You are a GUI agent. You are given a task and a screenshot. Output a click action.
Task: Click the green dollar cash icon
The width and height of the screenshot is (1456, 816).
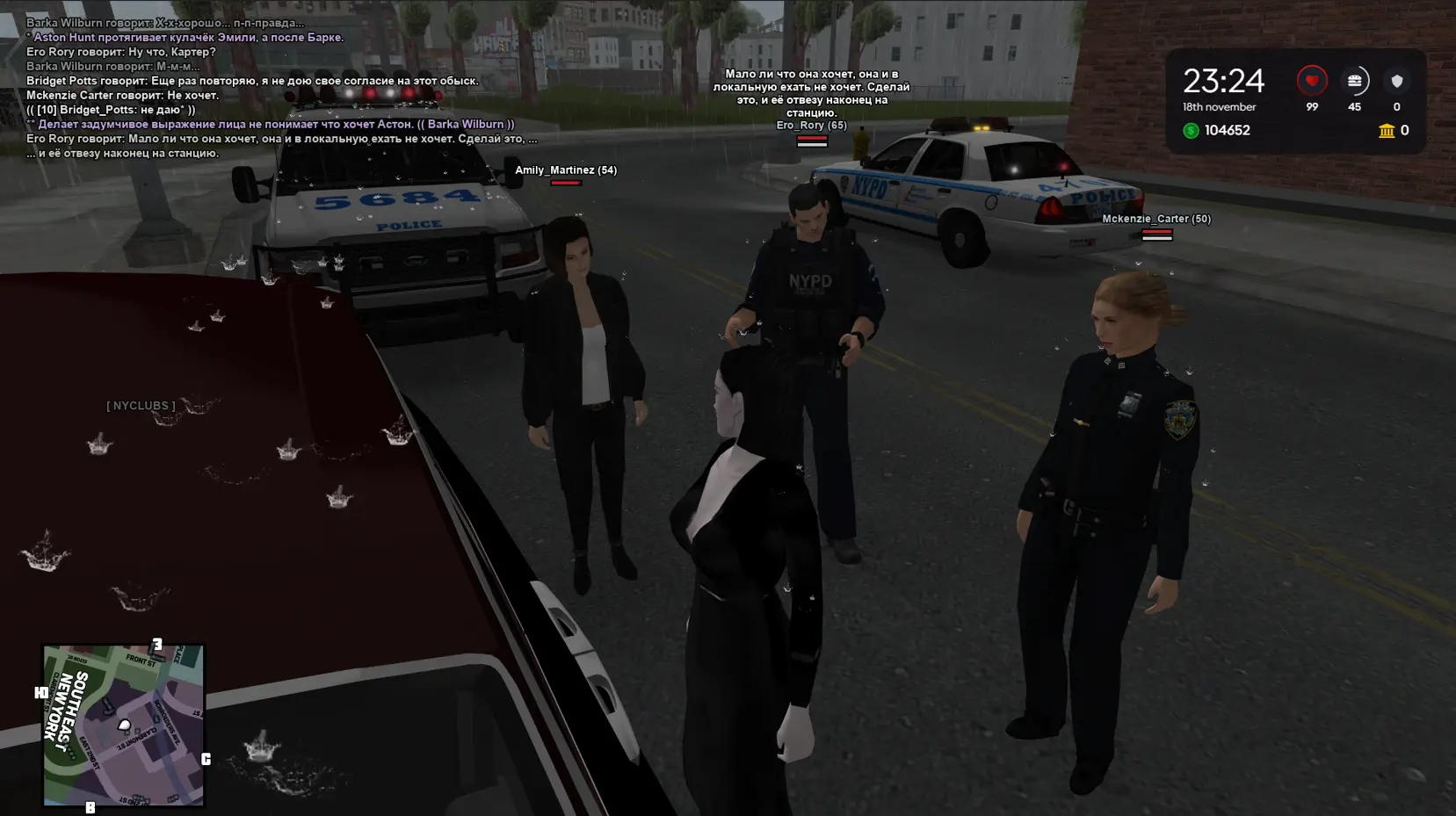pos(1191,131)
